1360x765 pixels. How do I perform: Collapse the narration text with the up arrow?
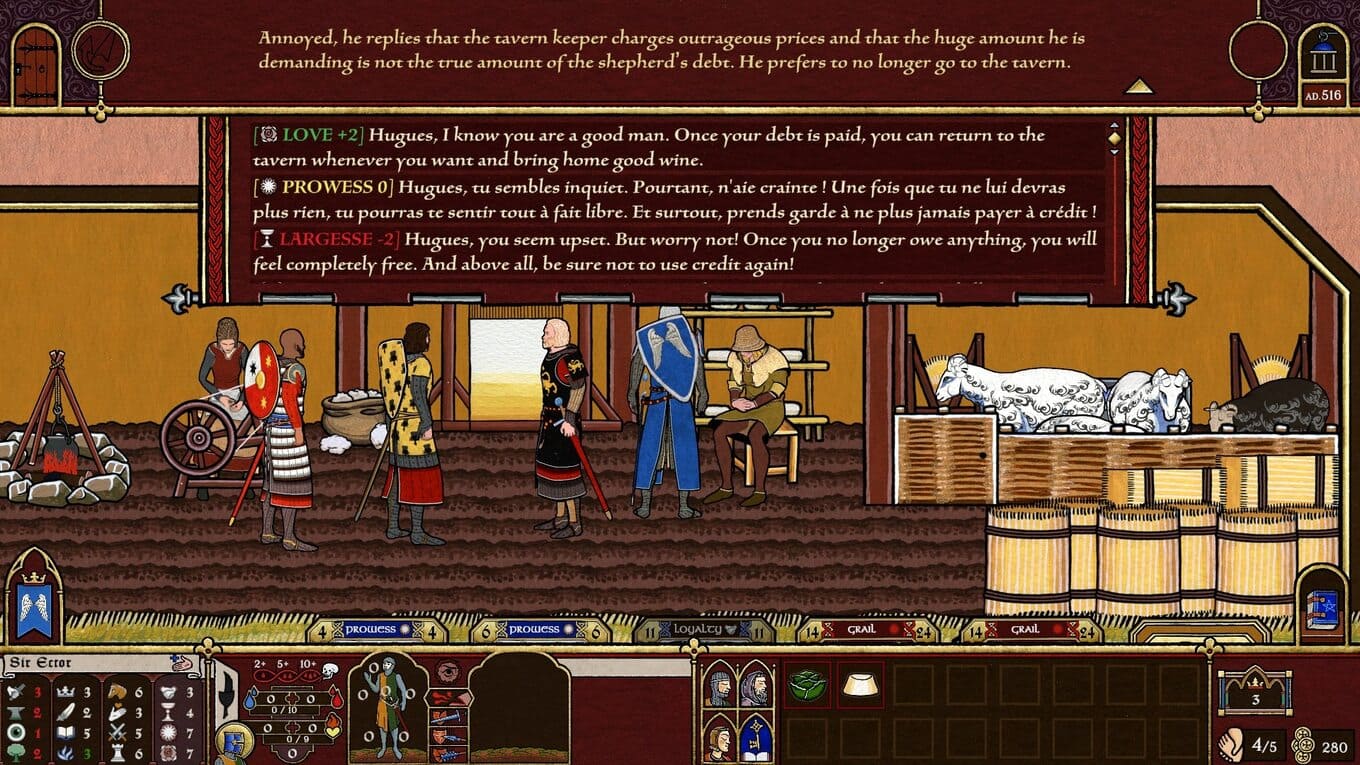click(x=1138, y=87)
